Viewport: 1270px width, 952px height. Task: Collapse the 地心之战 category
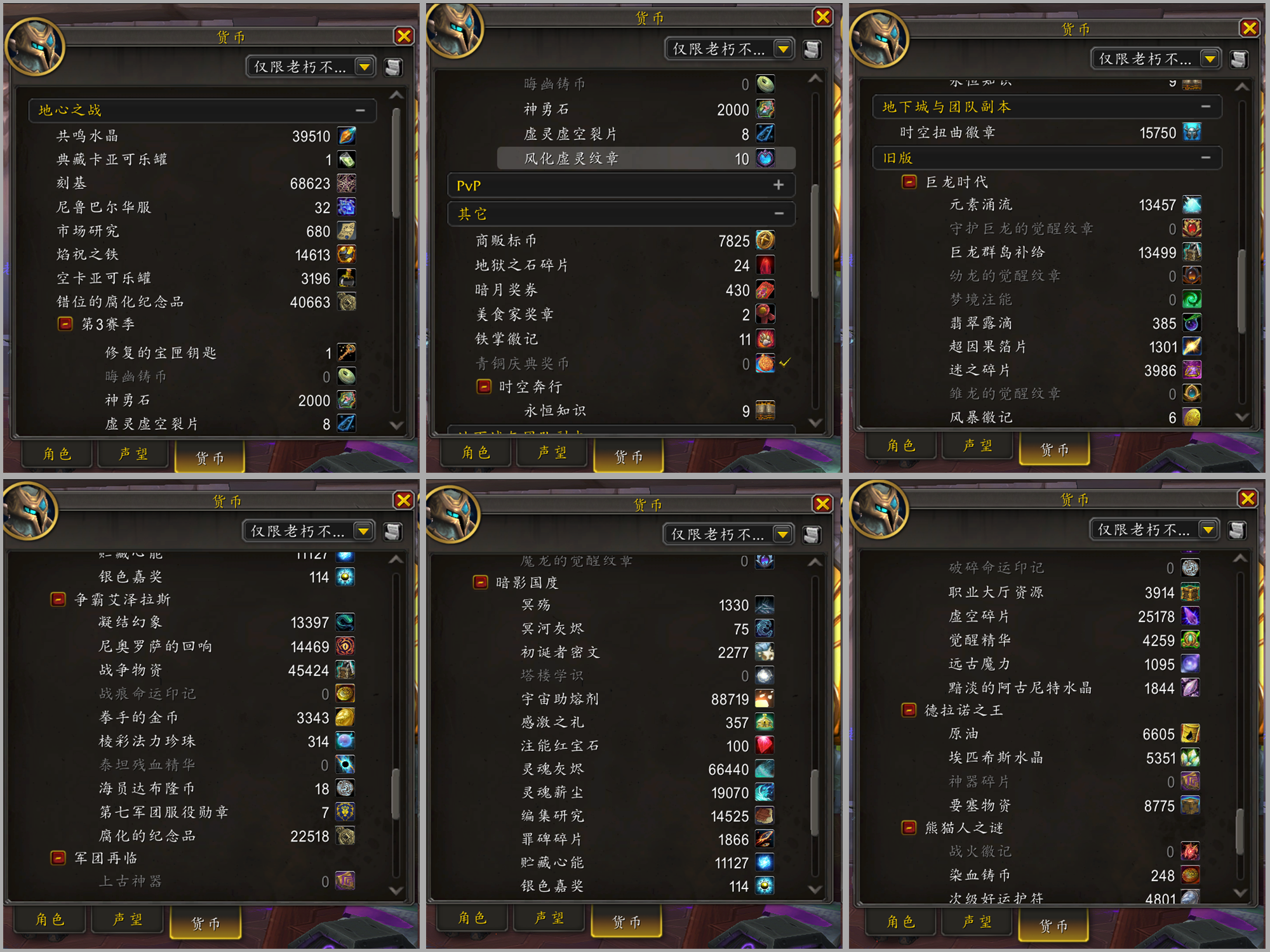pos(361,110)
